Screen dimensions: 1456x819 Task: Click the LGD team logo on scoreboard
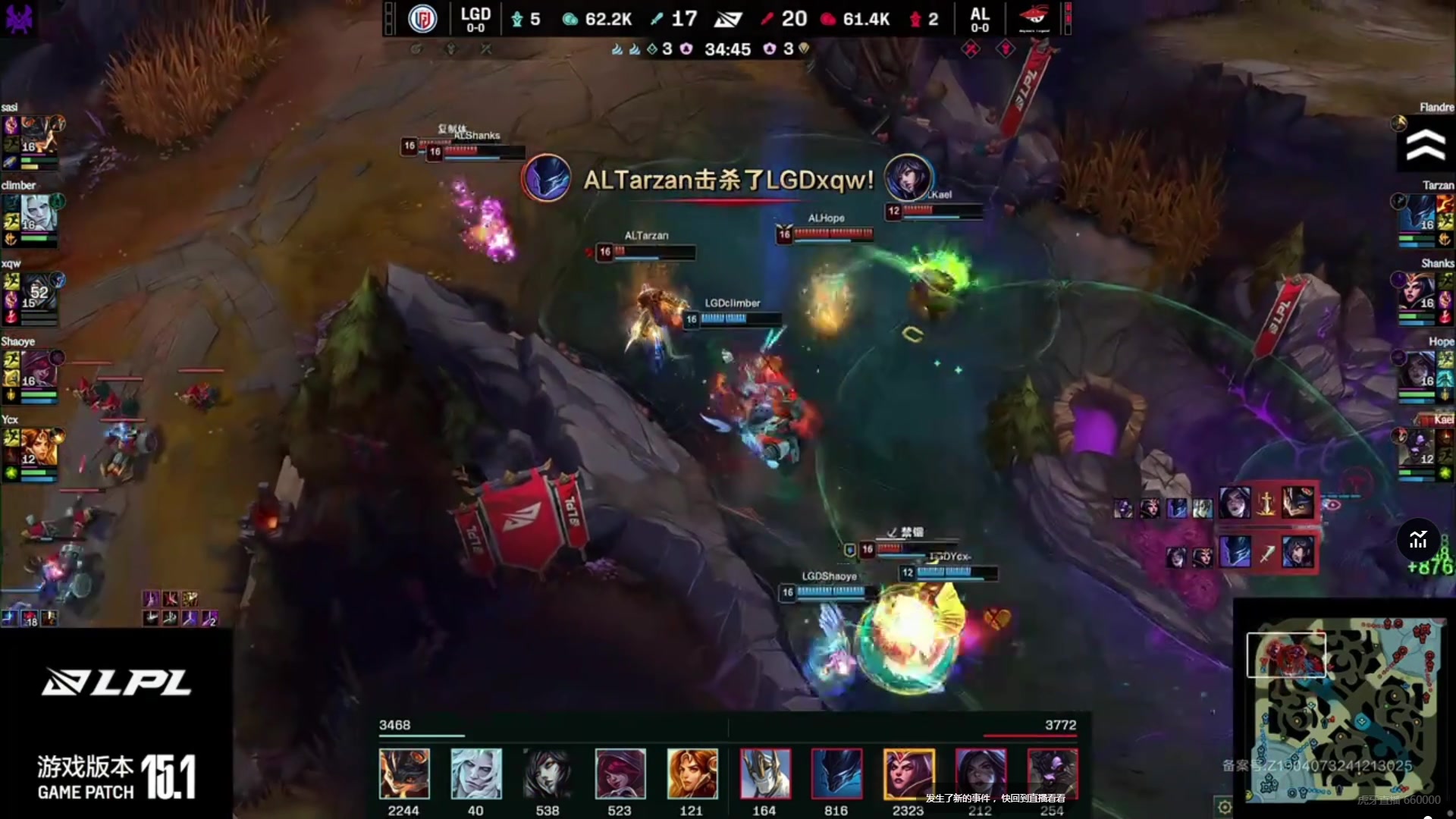(x=422, y=19)
